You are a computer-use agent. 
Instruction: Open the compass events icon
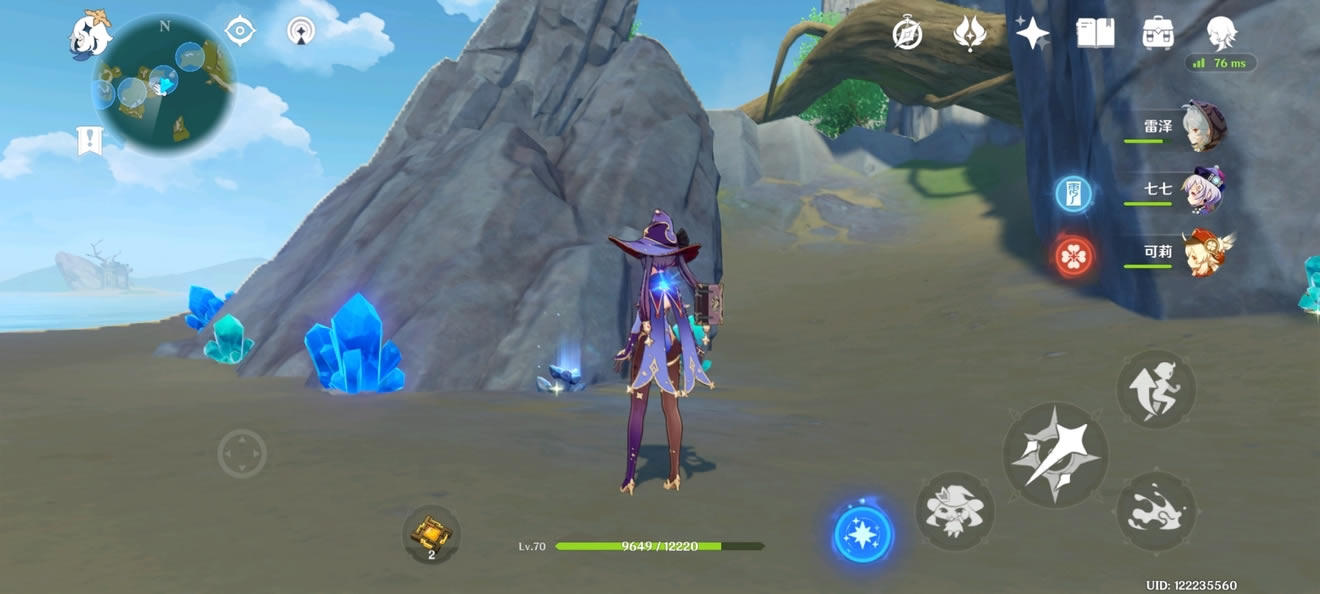click(907, 33)
